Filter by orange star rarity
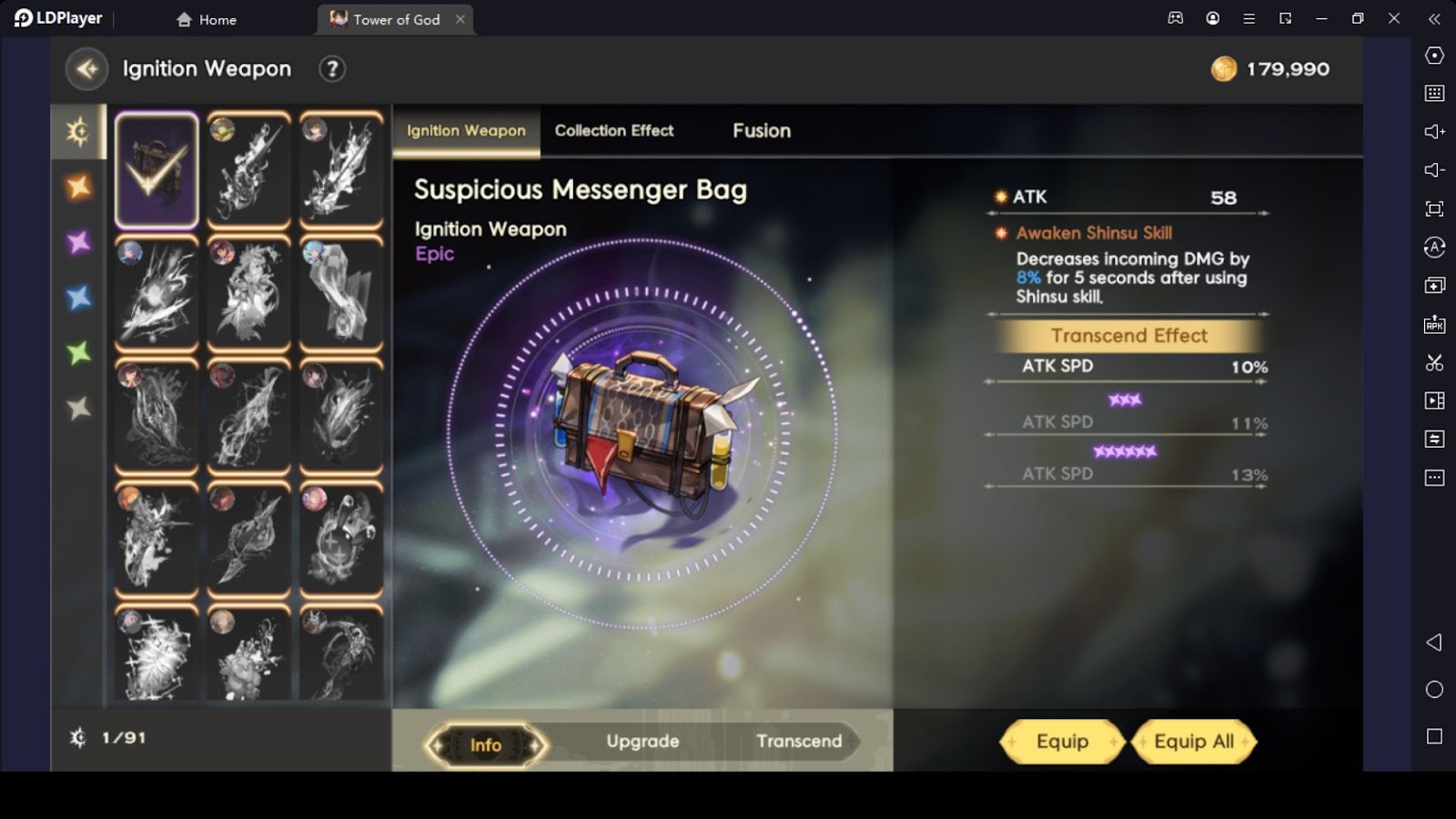 (79, 187)
